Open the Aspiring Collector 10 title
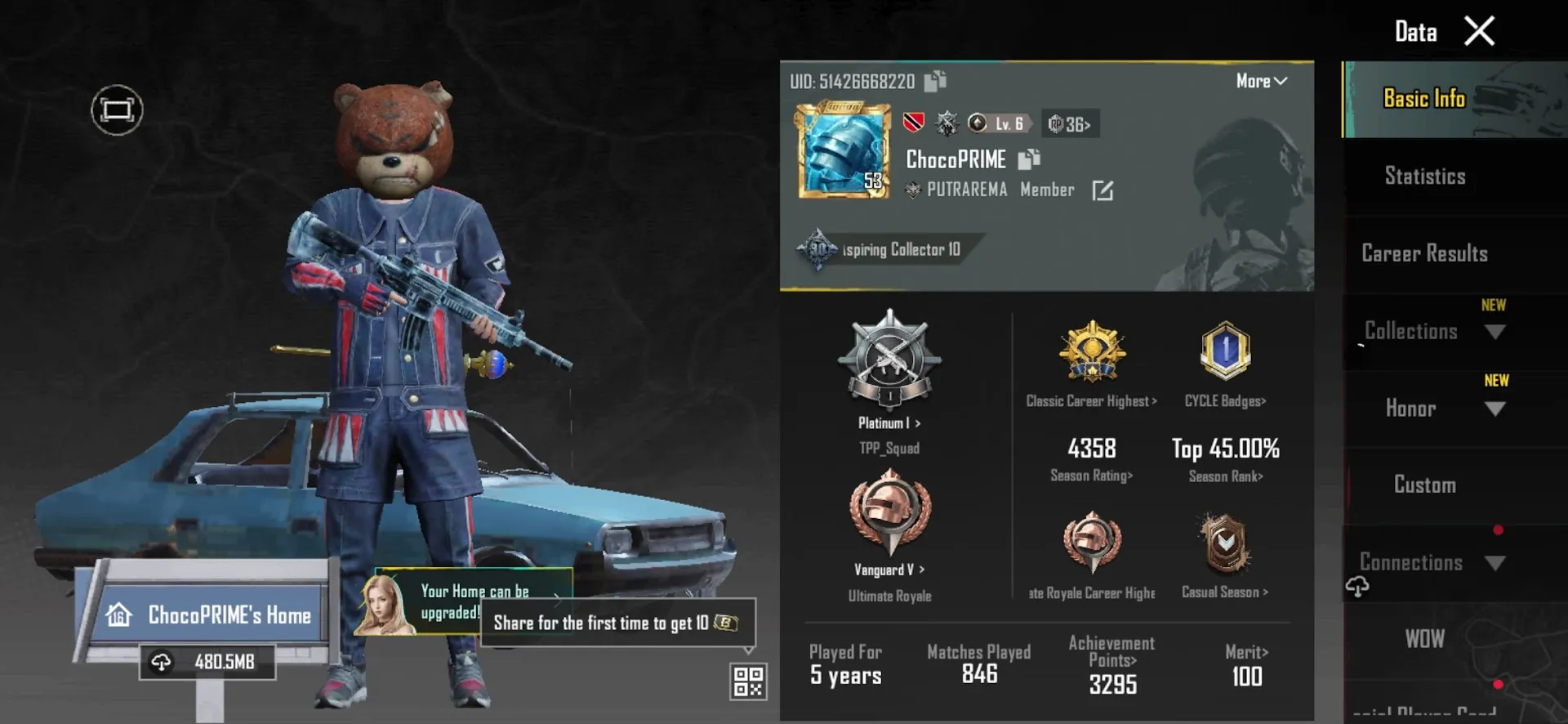The height and width of the screenshot is (724, 1568). point(890,249)
